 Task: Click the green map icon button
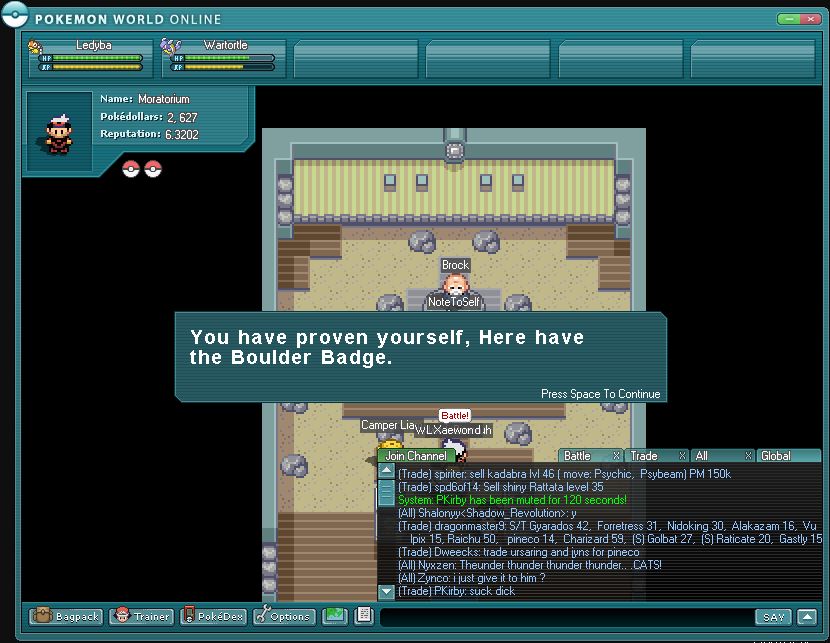(334, 616)
